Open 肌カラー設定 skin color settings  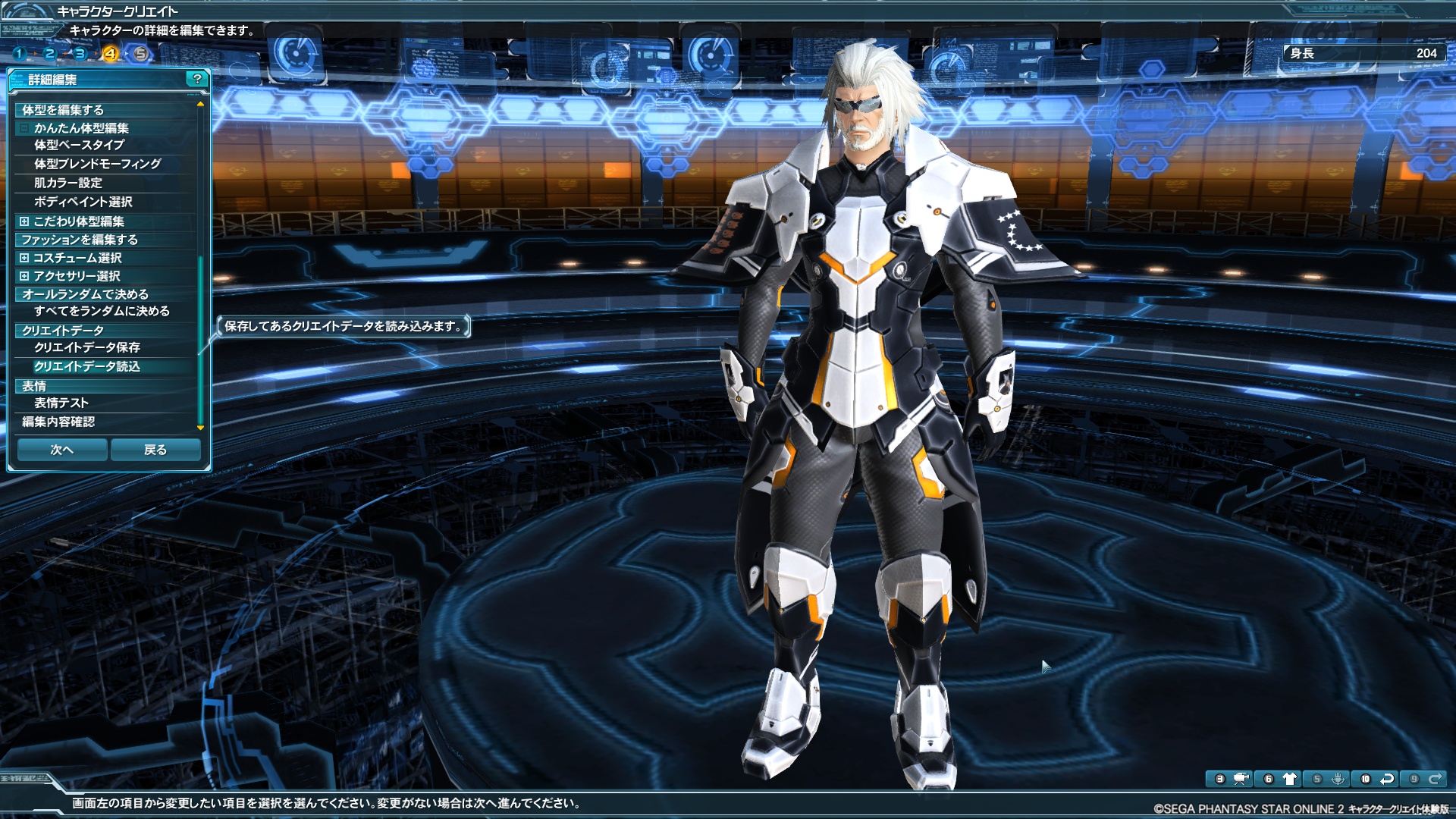point(66,184)
